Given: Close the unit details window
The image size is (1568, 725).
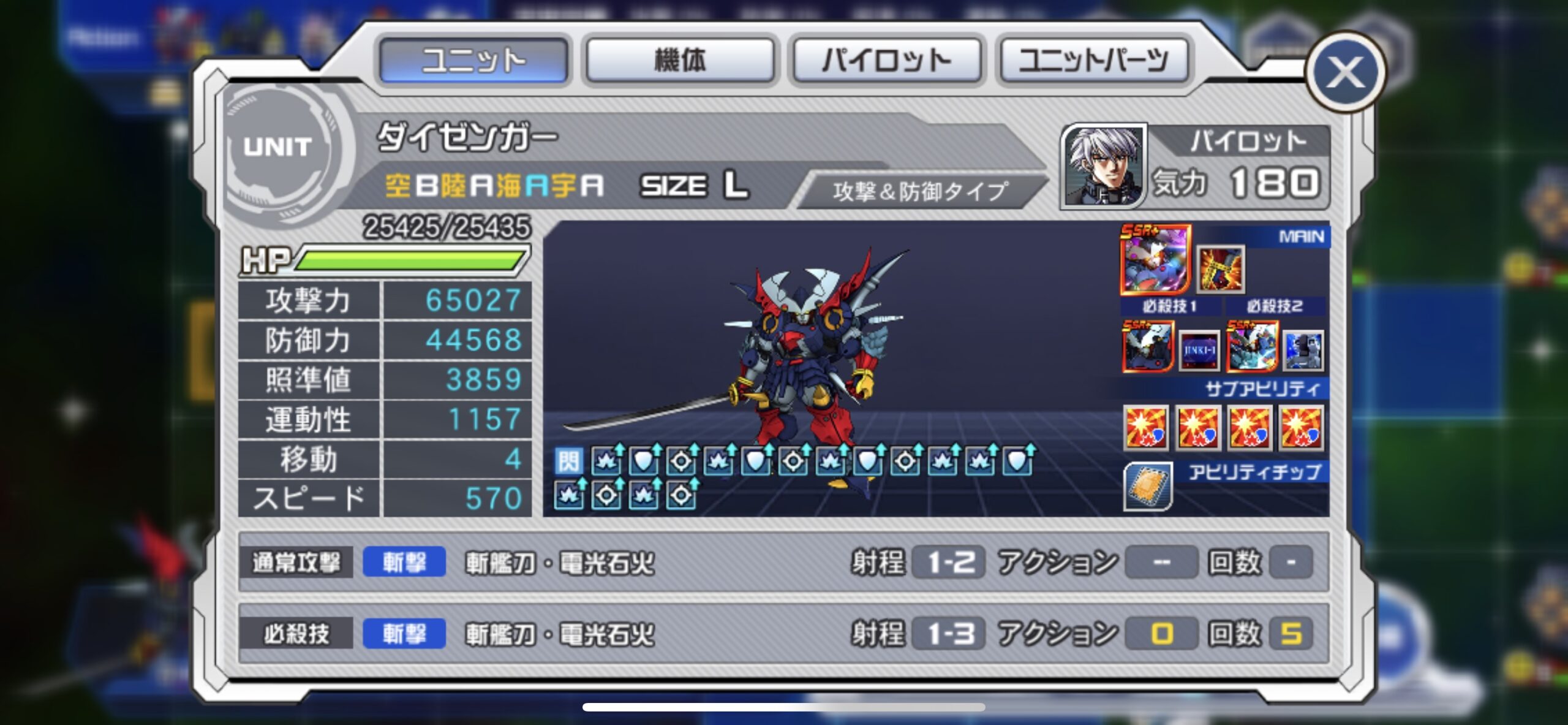Looking at the screenshot, I should coord(1345,73).
